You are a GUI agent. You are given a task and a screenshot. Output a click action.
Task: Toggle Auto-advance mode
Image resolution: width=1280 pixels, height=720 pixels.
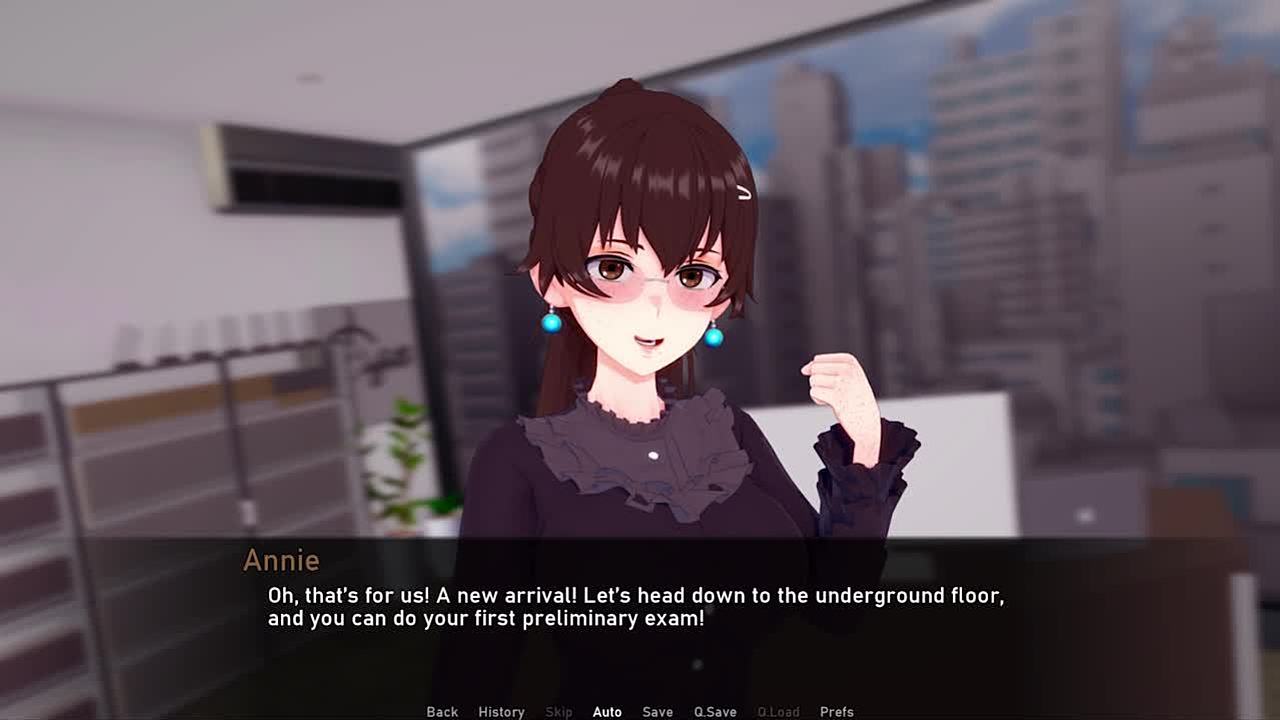[x=607, y=712]
